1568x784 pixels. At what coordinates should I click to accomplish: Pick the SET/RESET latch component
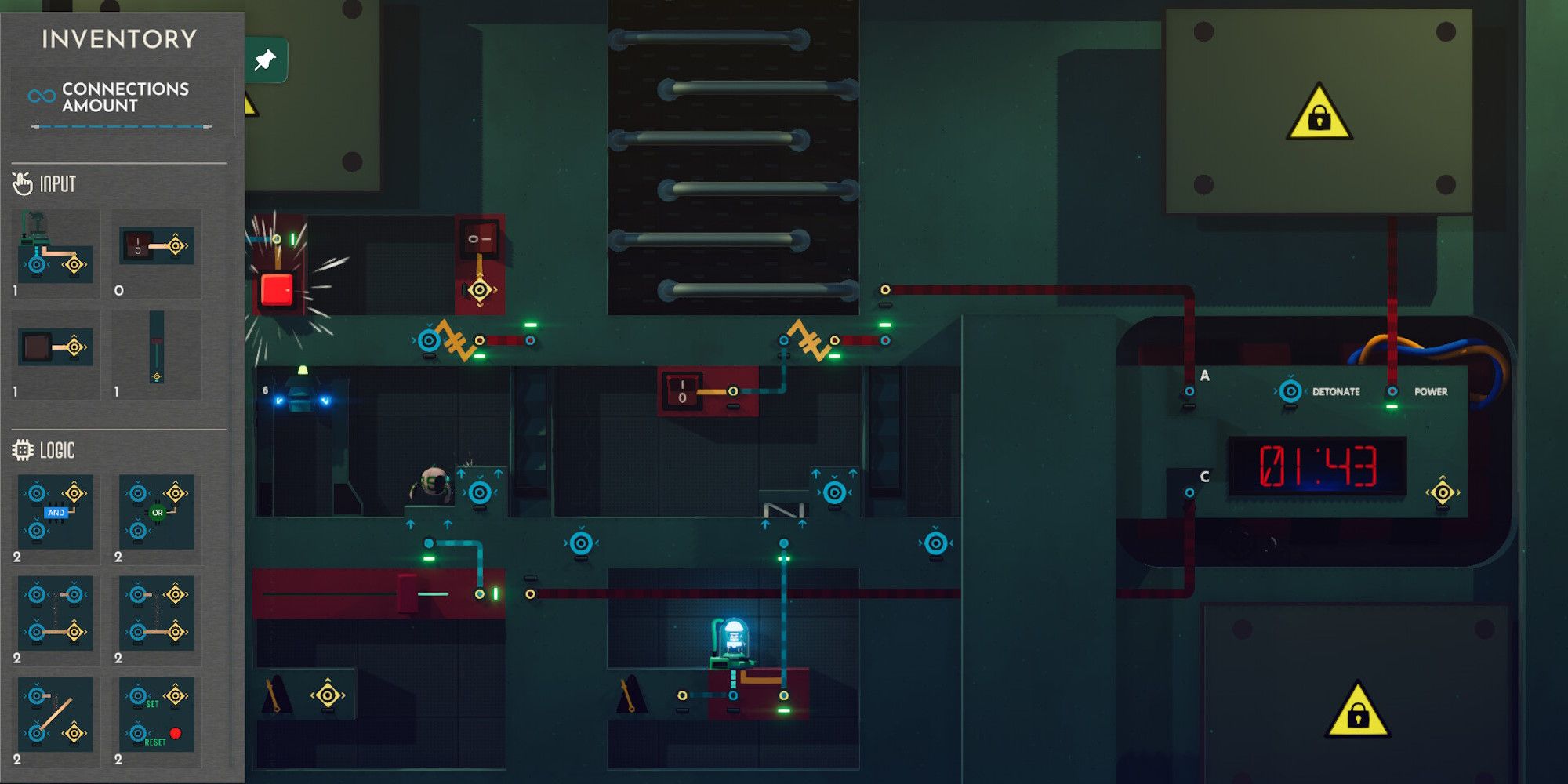(x=157, y=715)
